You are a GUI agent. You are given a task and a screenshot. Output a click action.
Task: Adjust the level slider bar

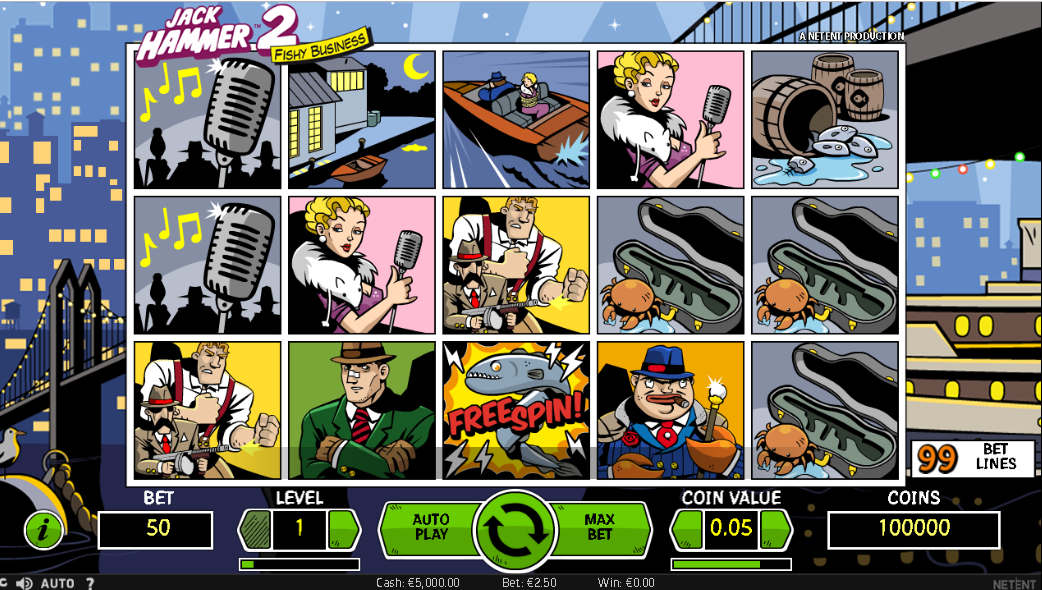(299, 564)
